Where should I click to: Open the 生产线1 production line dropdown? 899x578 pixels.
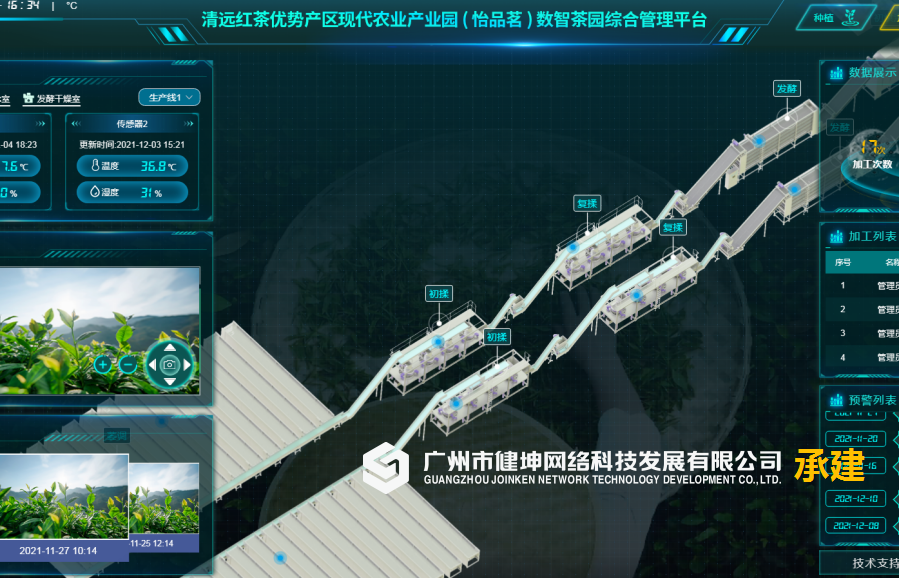coord(170,97)
